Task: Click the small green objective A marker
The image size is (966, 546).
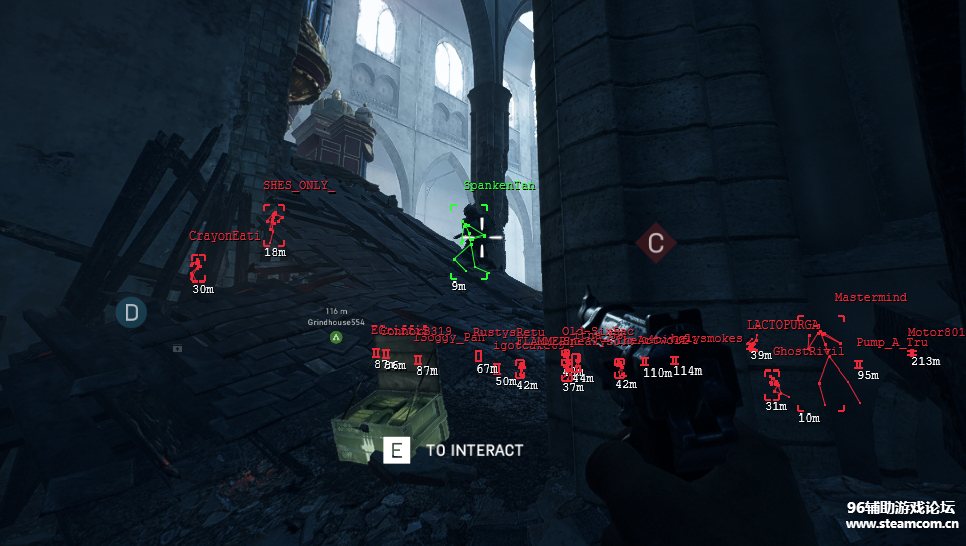Action: click(336, 338)
